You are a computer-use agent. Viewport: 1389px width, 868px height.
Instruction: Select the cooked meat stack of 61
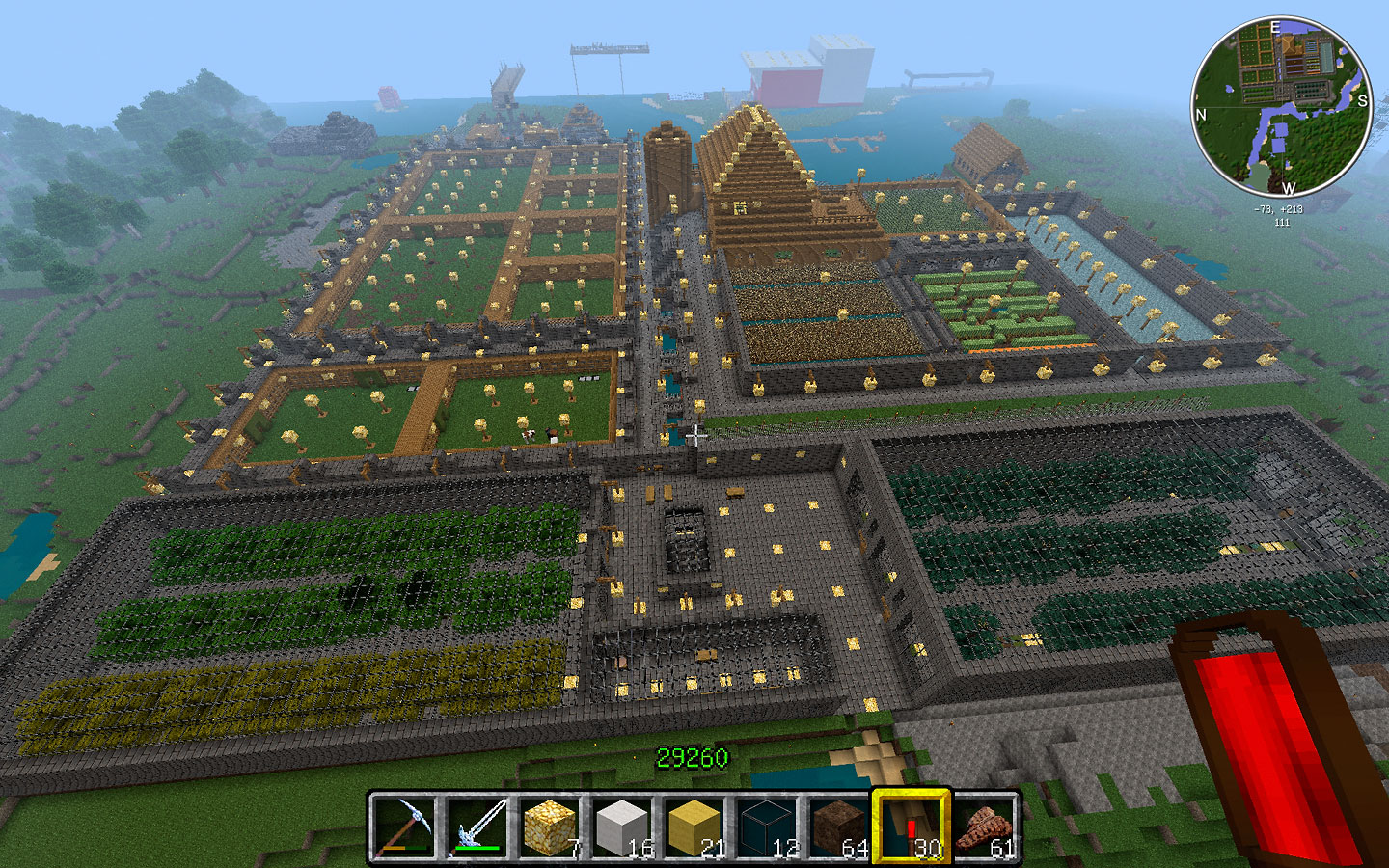pyautogui.click(x=985, y=827)
